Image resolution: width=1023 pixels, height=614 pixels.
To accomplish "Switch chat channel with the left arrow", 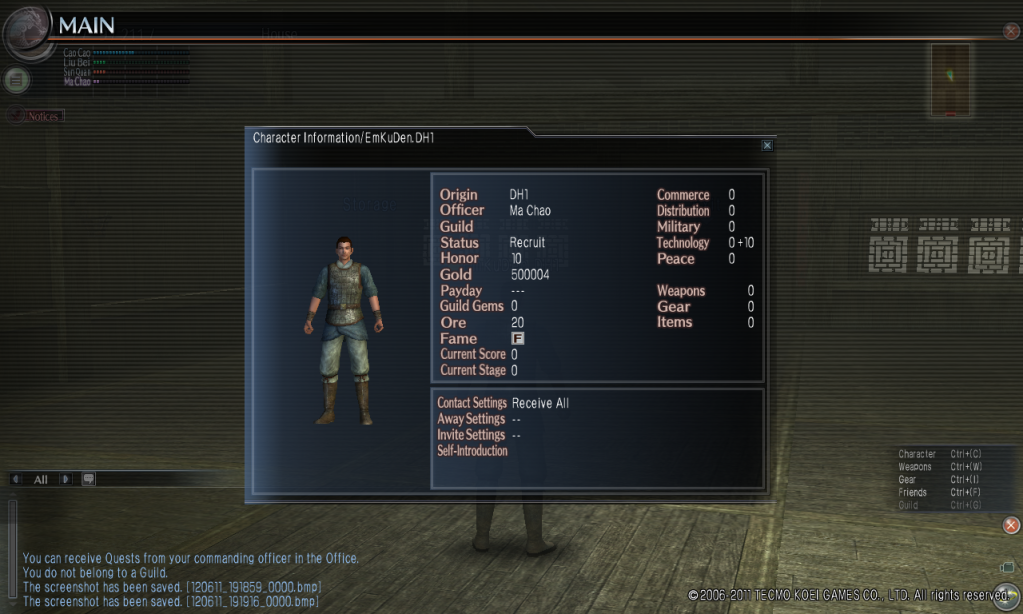I will coord(16,479).
